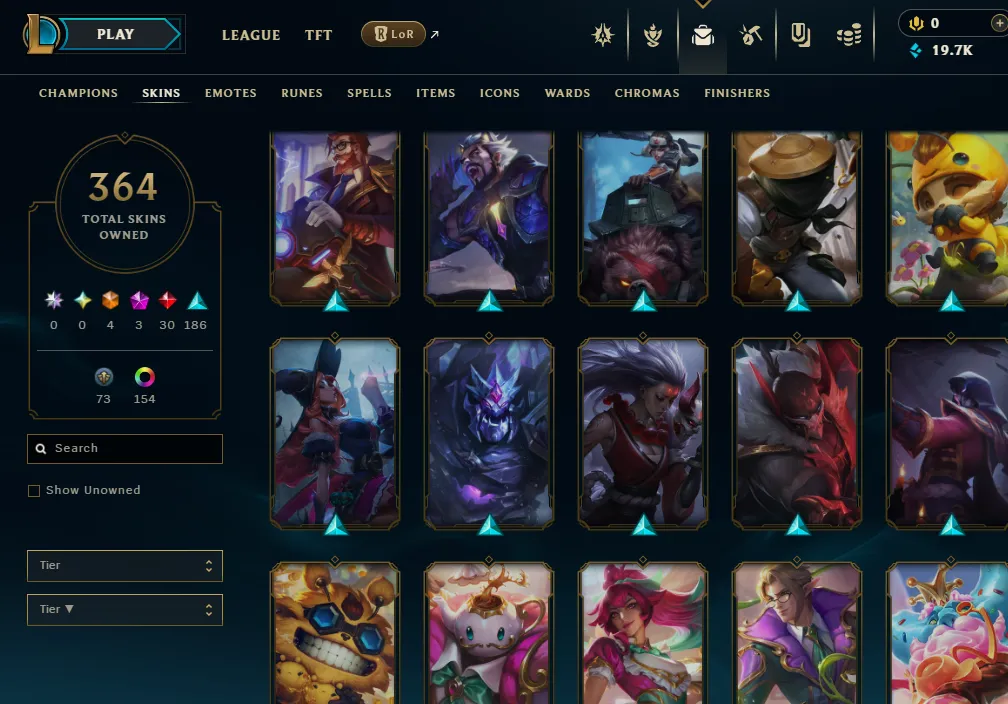This screenshot has width=1008, height=704.
Task: Click the skin Search field
Action: tap(125, 449)
